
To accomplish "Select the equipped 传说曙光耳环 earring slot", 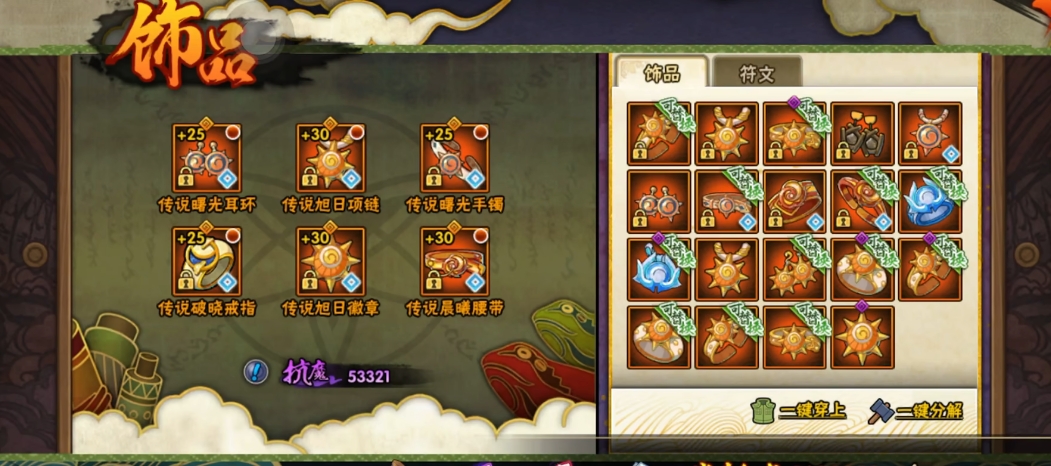I will click(207, 158).
